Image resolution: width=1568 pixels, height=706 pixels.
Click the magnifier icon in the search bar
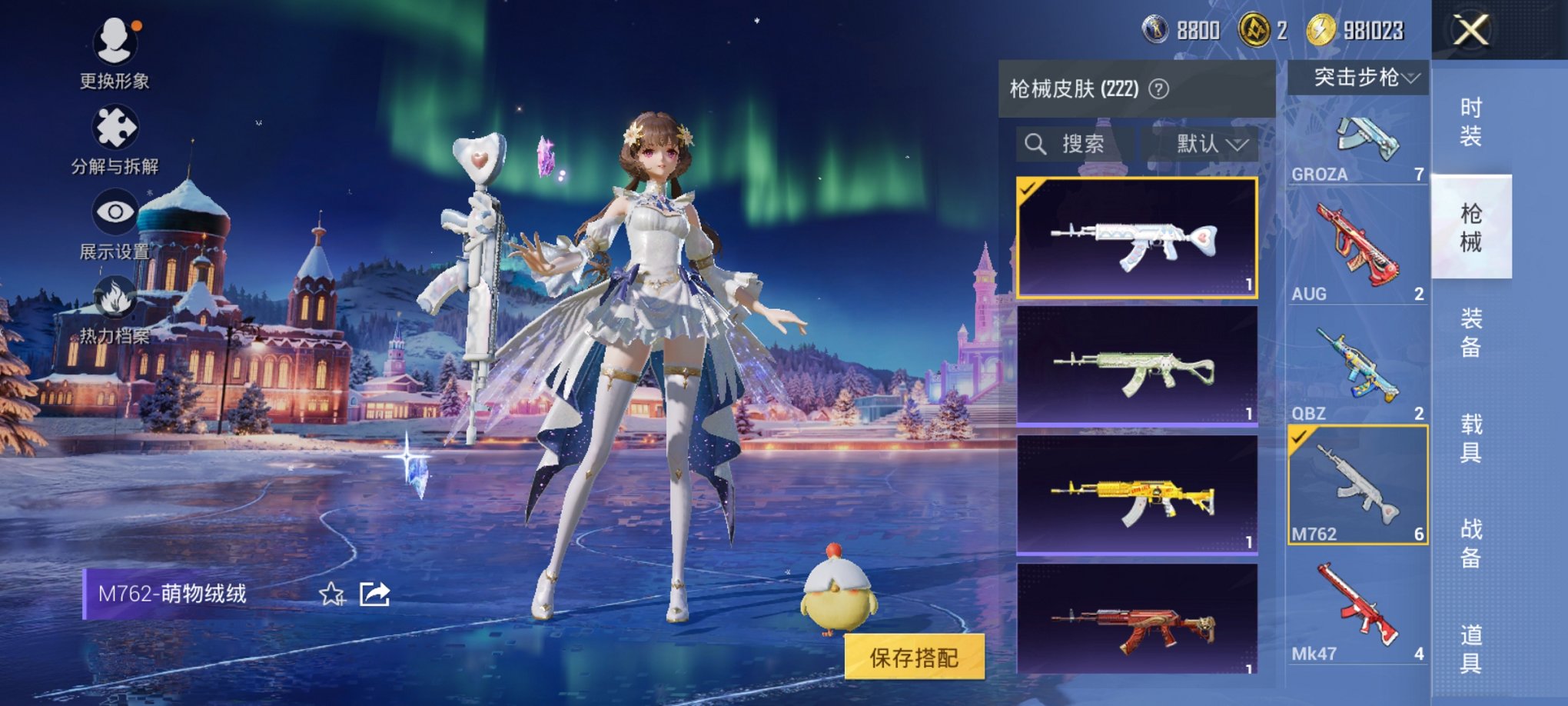coord(1035,144)
